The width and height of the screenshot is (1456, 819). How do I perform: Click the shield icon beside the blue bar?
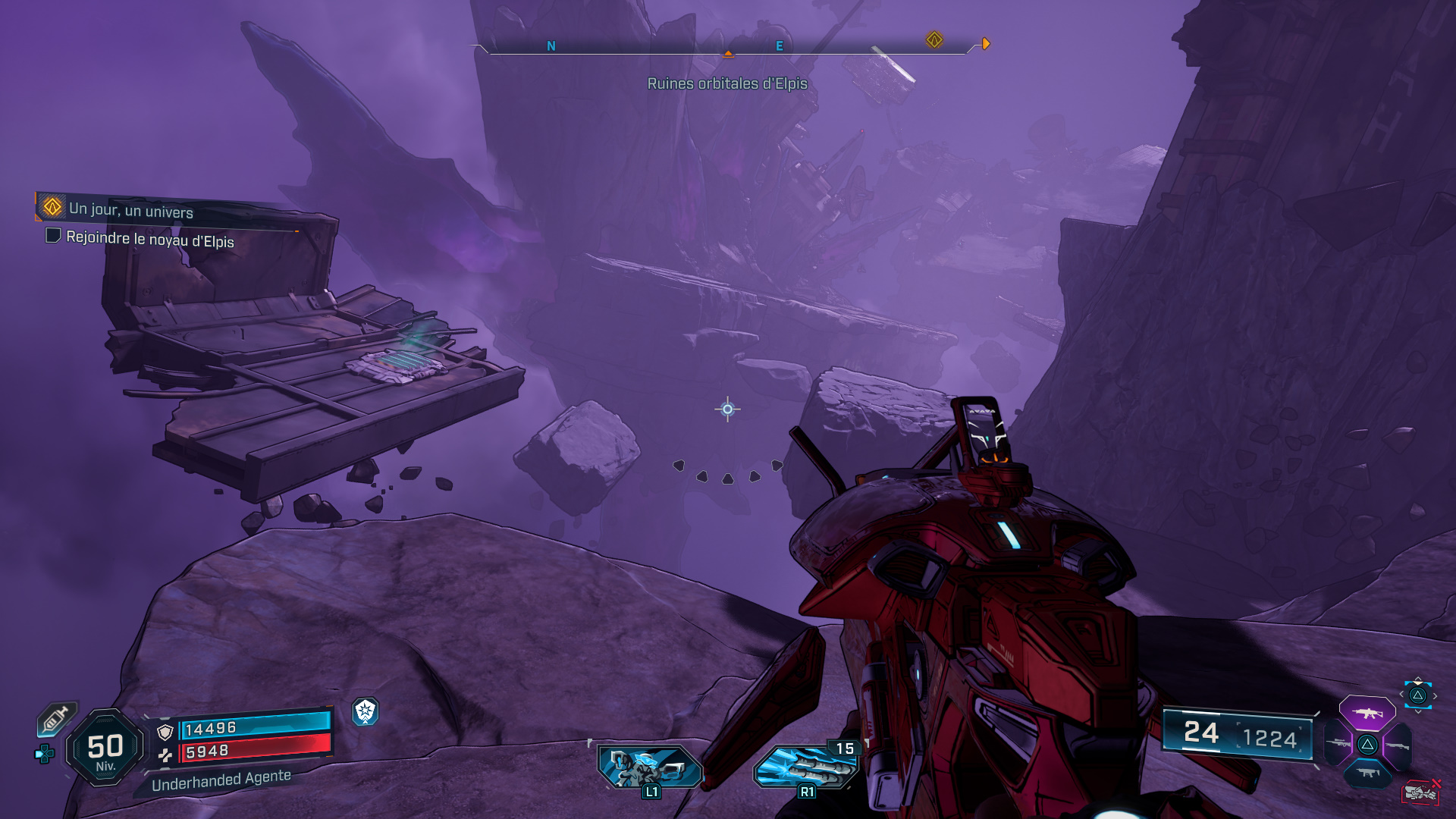pyautogui.click(x=165, y=730)
